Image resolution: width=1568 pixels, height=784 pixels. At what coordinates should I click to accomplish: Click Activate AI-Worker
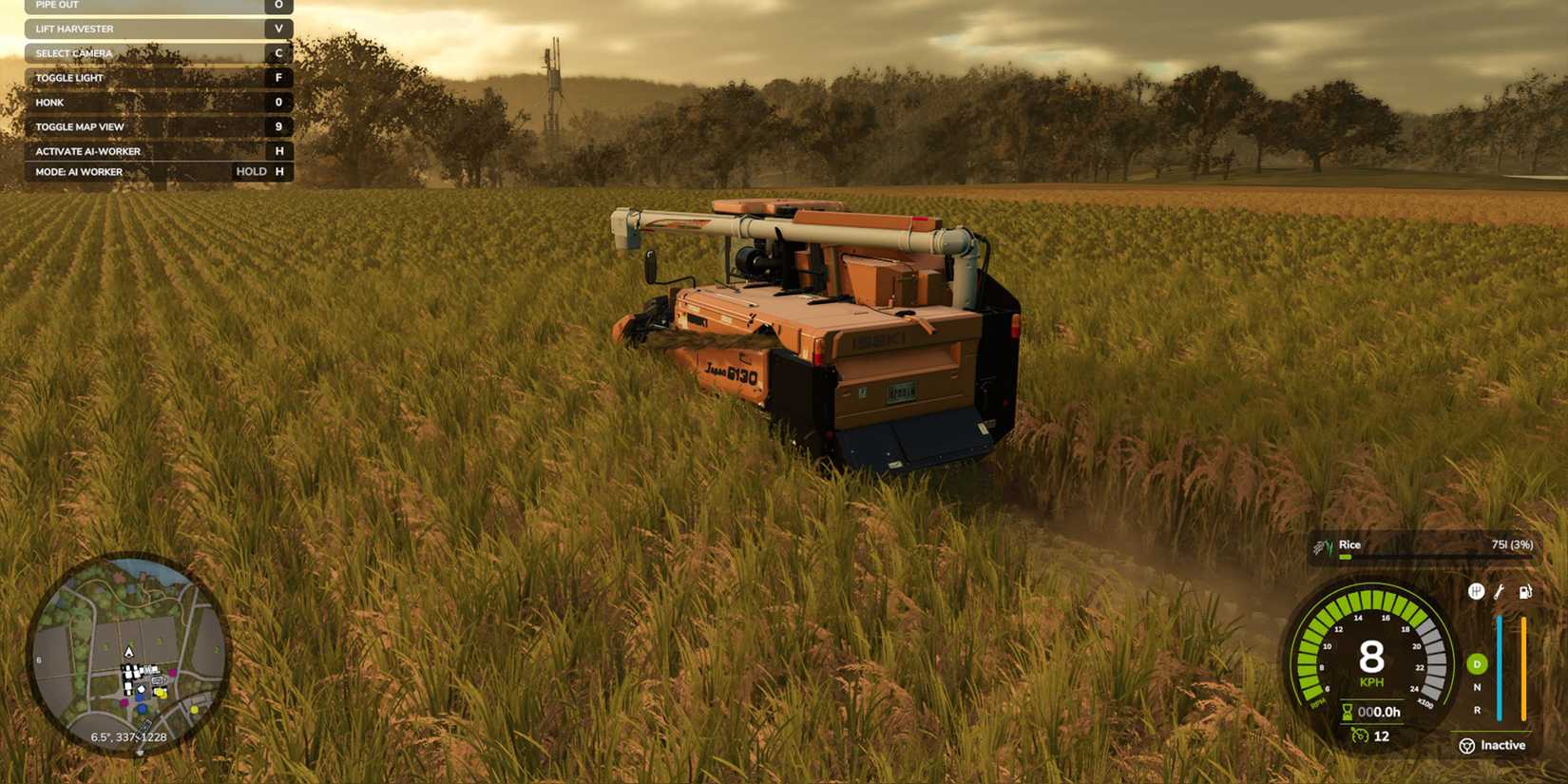(159, 150)
